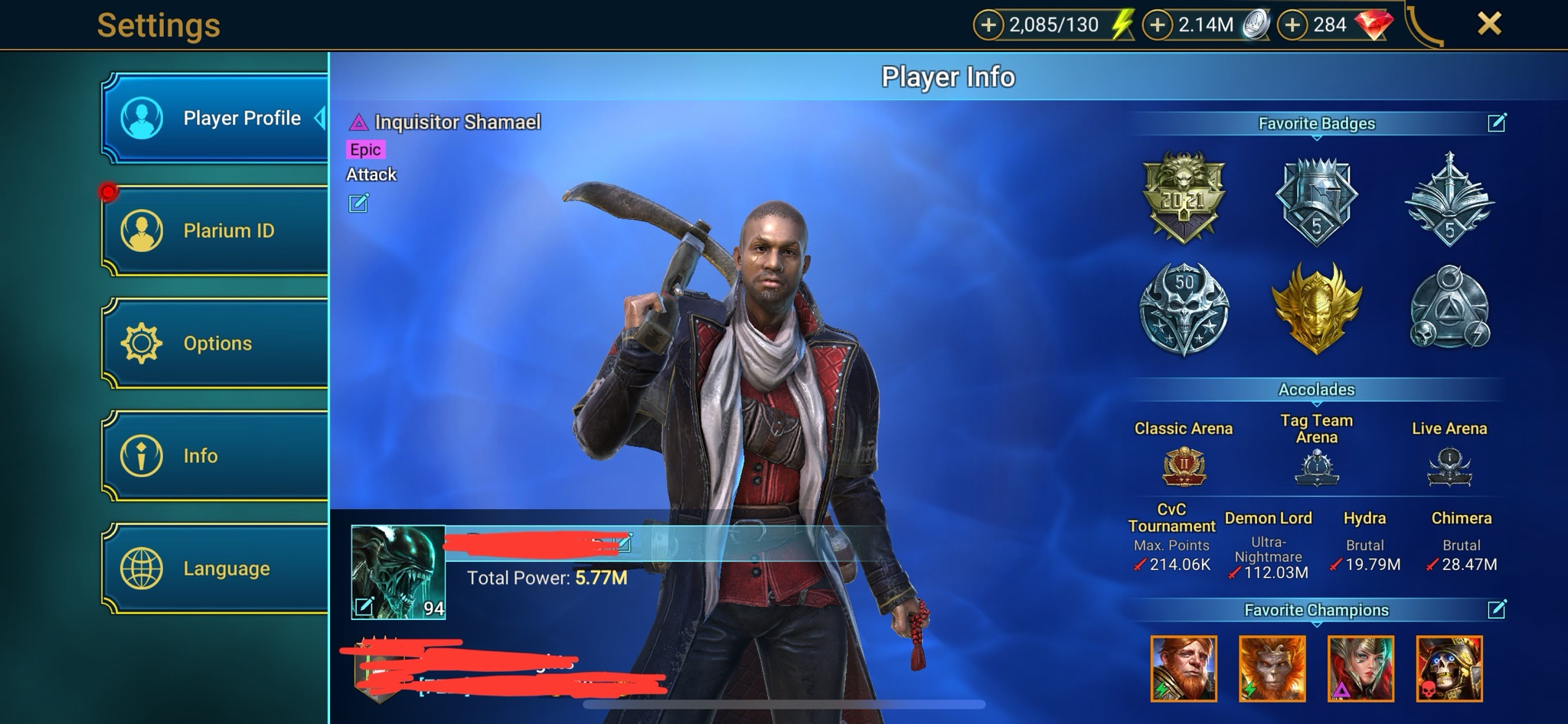Add more energy with the plus button
This screenshot has width=1568, height=724.
coord(988,25)
